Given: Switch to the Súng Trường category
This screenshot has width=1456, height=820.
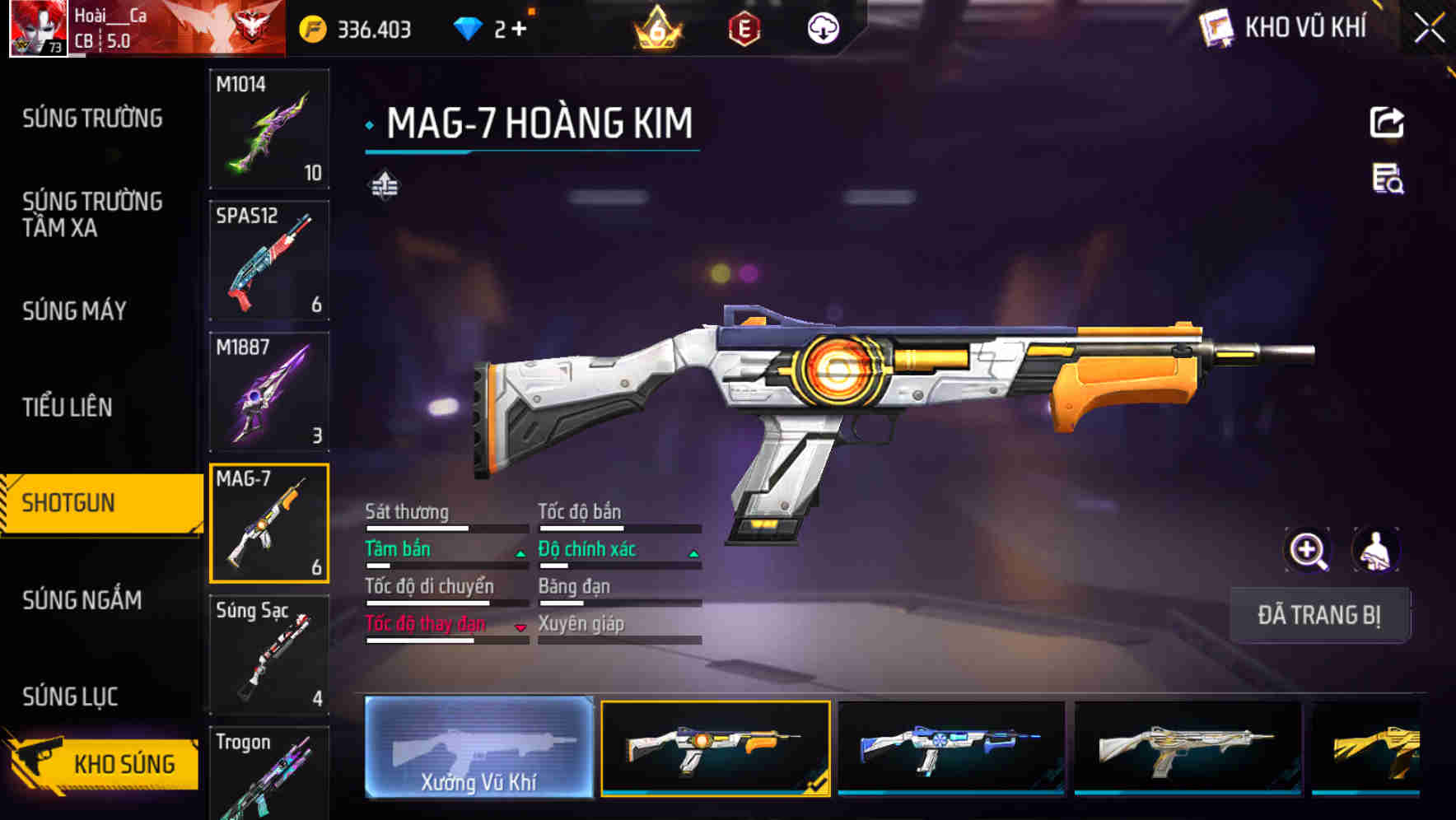Looking at the screenshot, I should [x=92, y=119].
